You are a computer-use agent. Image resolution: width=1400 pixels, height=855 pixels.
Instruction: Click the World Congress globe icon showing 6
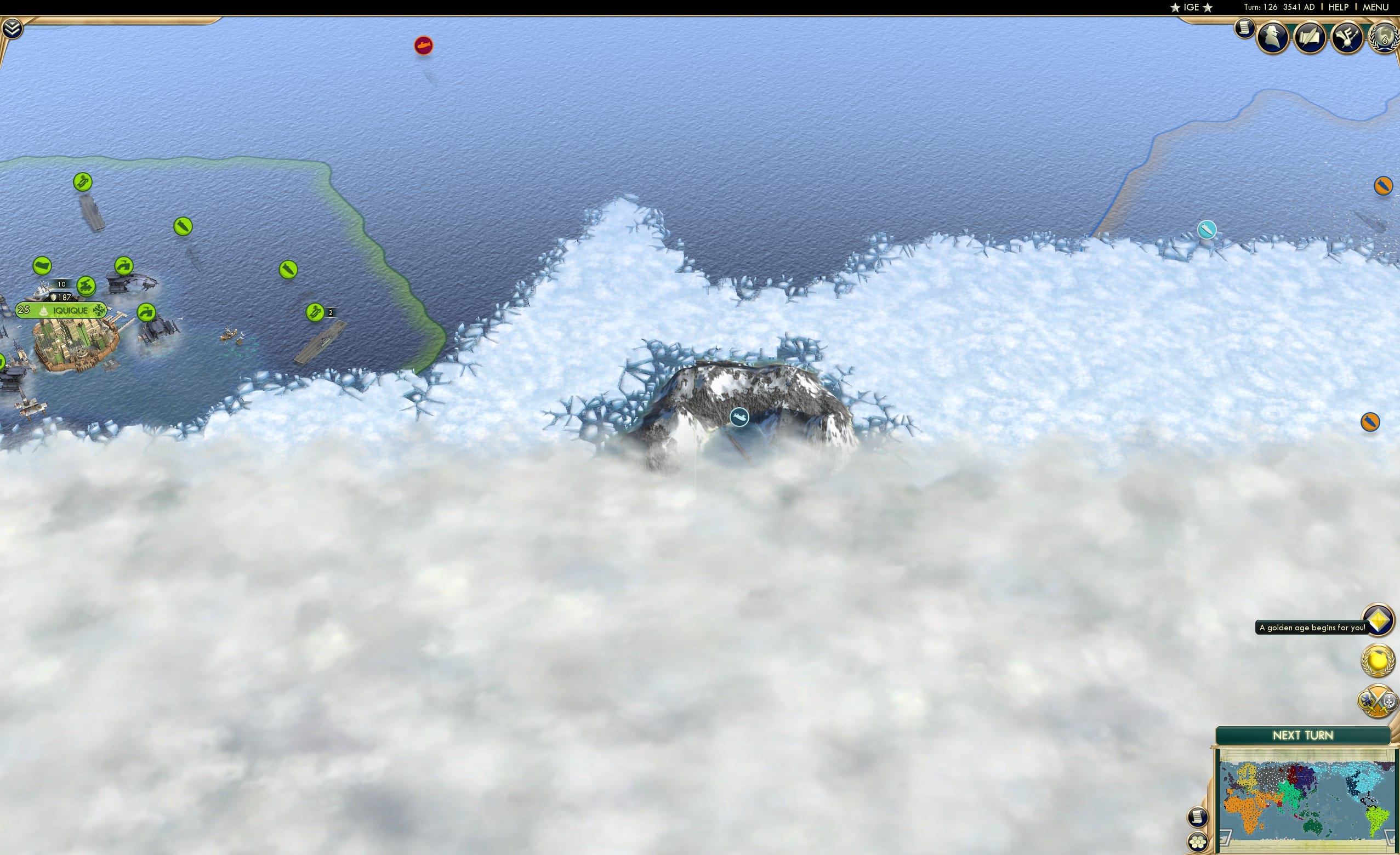(1384, 38)
